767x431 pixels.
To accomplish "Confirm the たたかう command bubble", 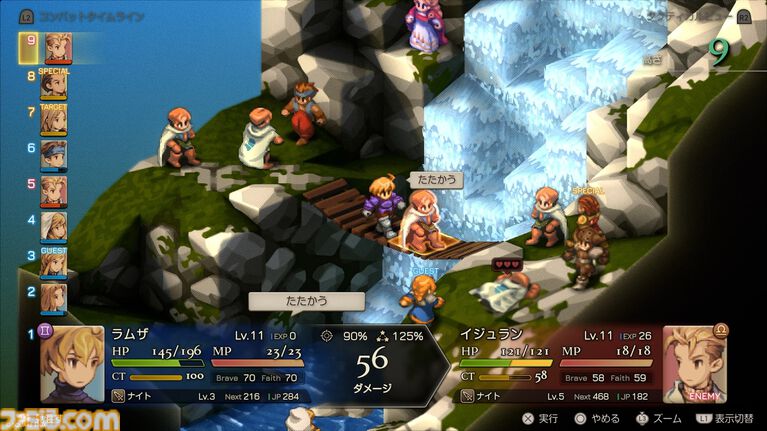I will (x=307, y=300).
